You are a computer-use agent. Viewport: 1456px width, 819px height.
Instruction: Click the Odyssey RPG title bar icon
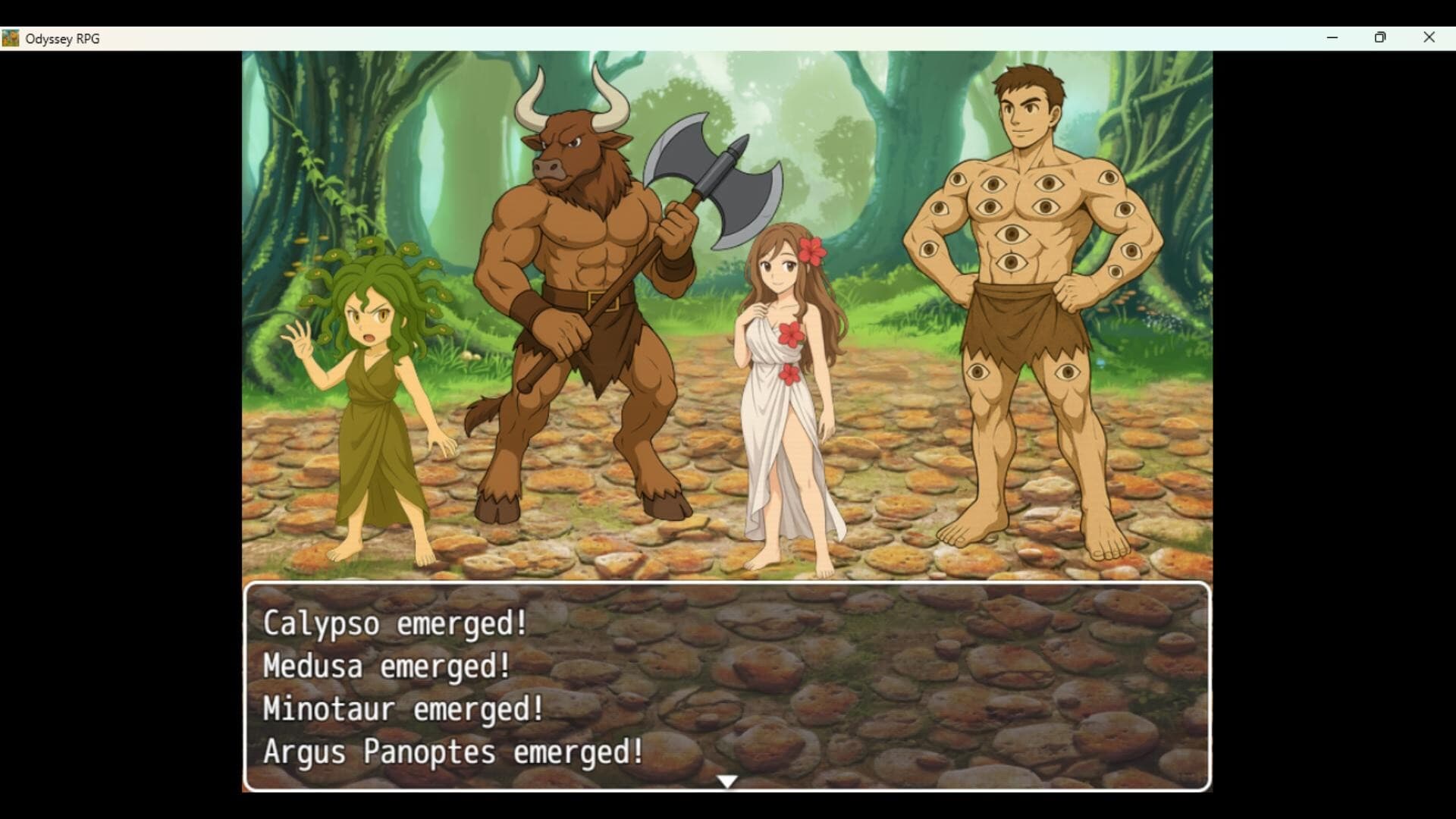(x=11, y=38)
